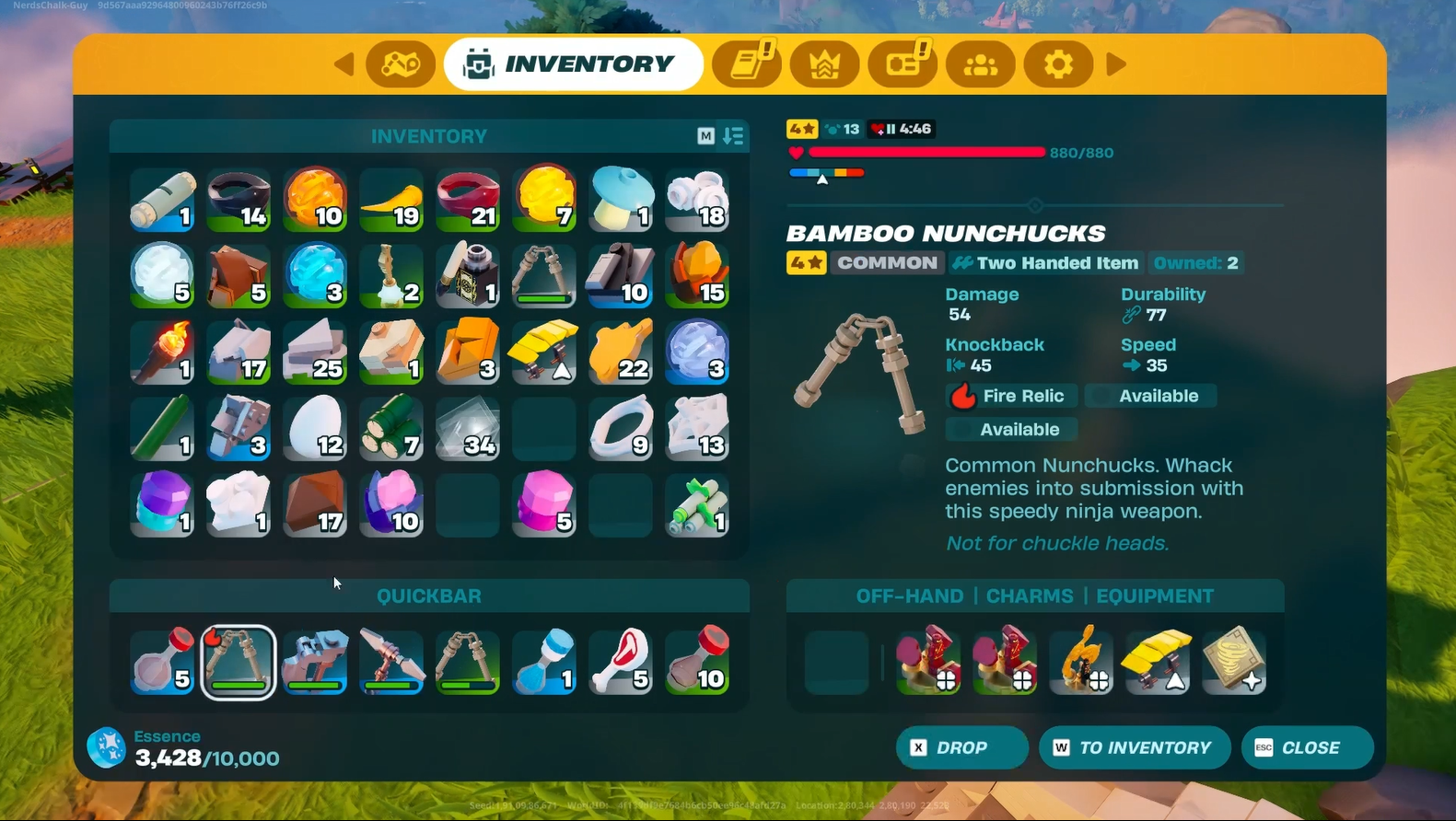Sort the inventory with the sort icon
1456x821 pixels.
(x=733, y=136)
